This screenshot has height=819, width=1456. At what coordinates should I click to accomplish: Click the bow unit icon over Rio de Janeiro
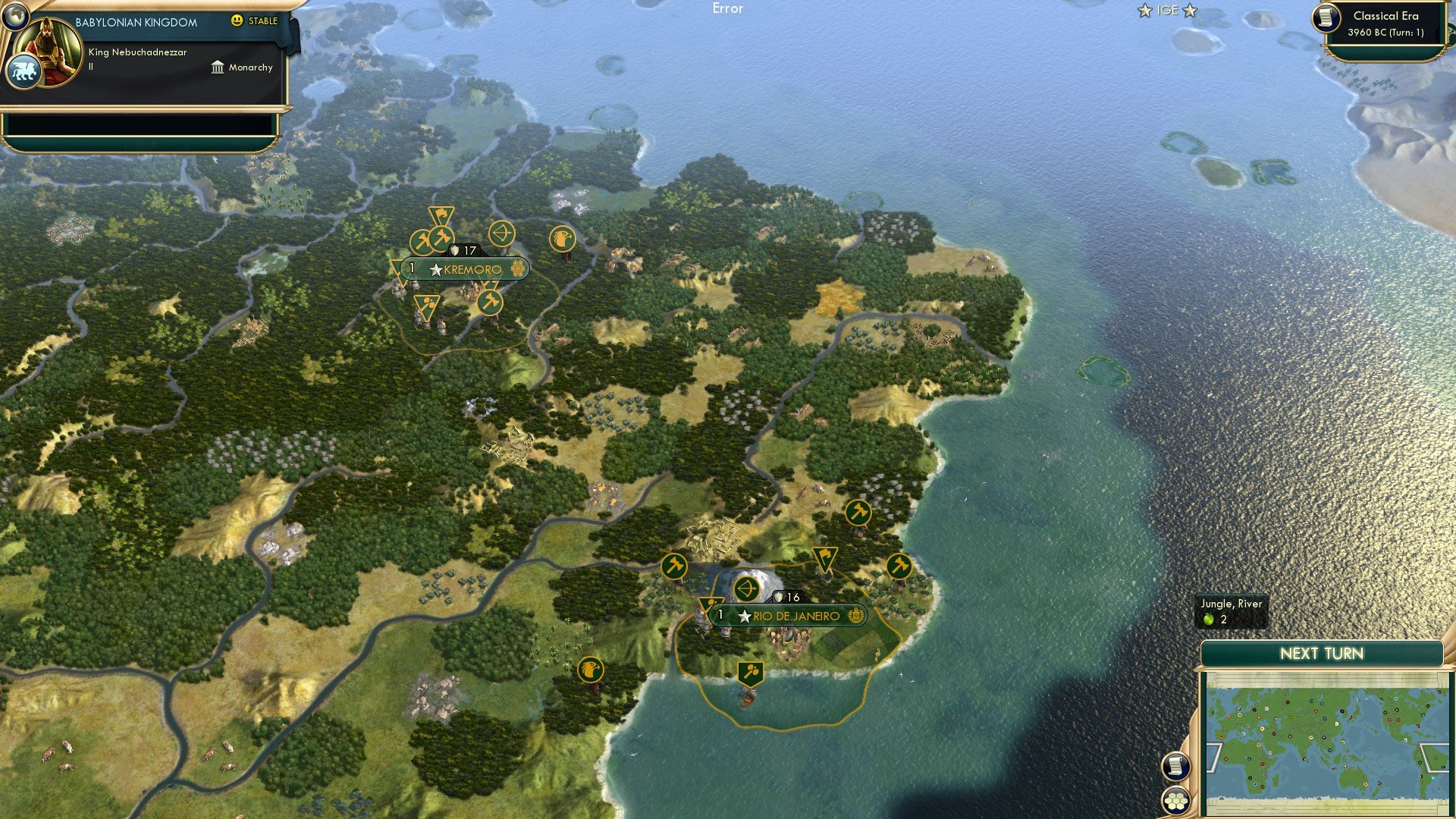coord(745,589)
